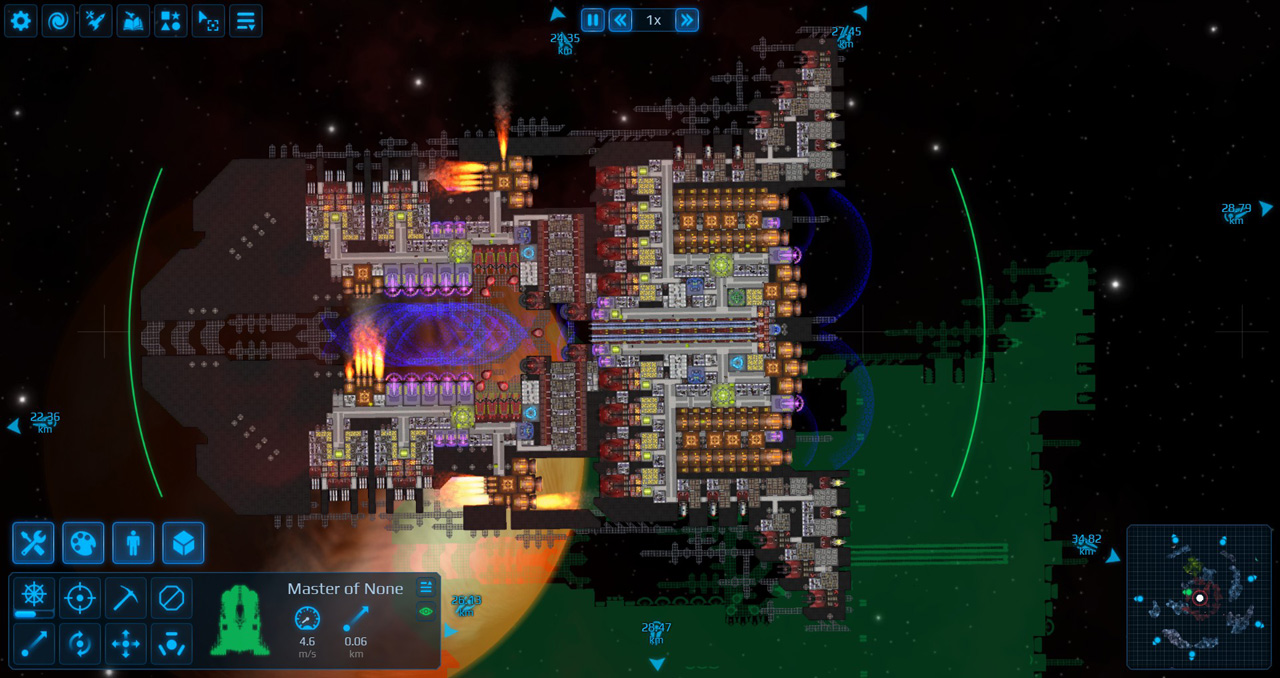
Task: Click the rocket and wrench icon
Action: 96,20
